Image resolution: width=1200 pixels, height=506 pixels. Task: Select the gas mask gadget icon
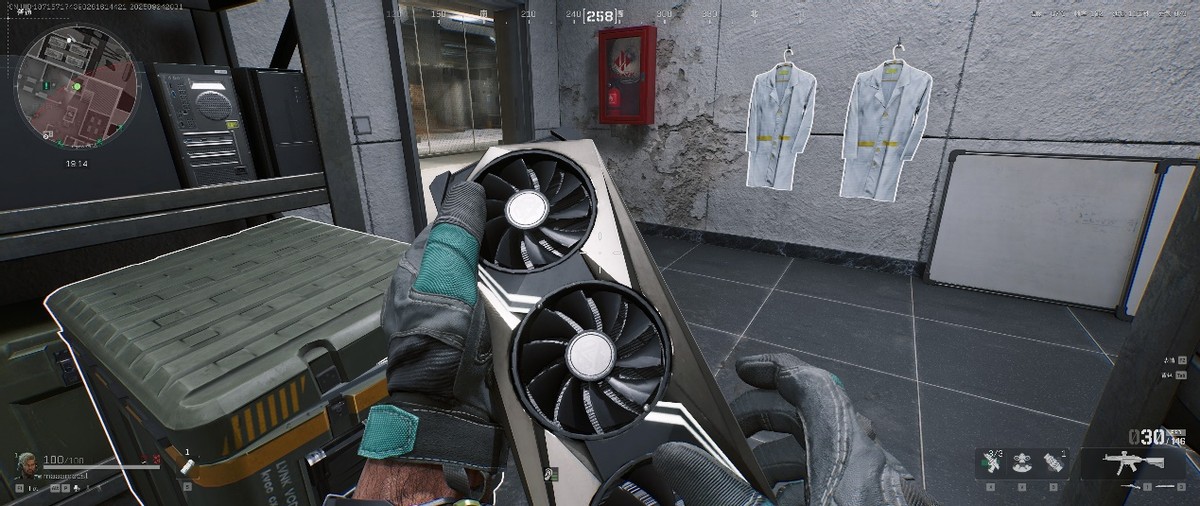click(1021, 464)
